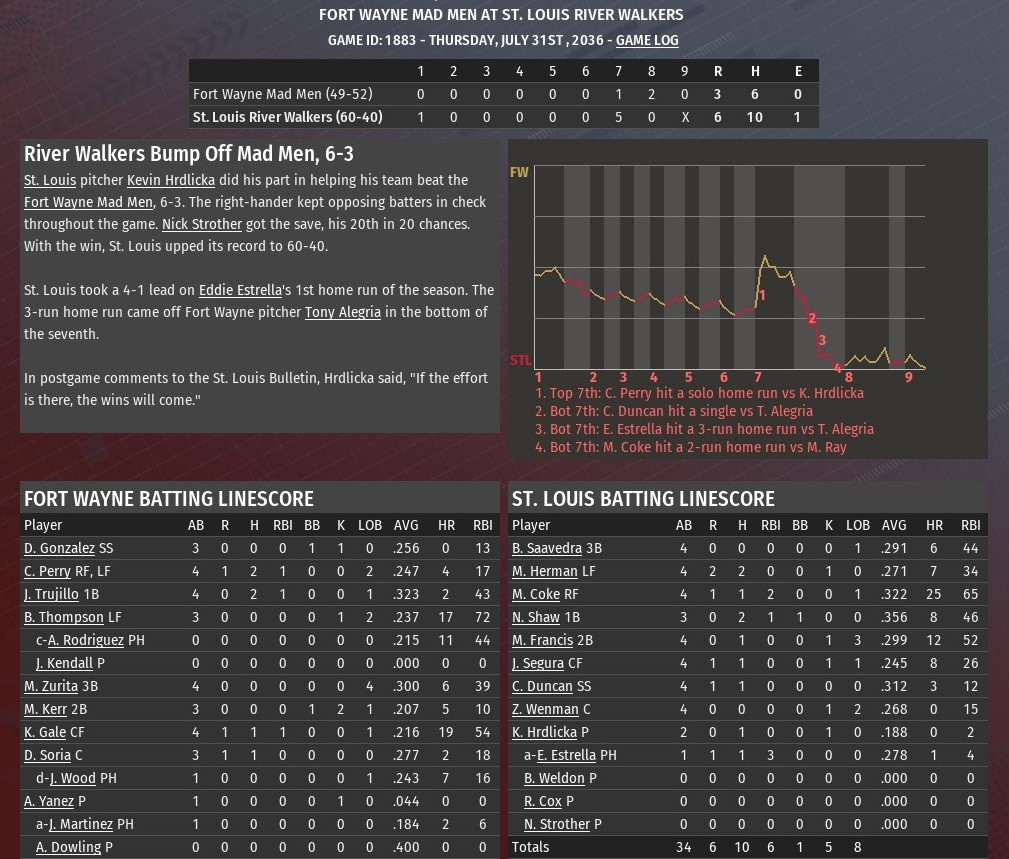
Task: Click M. Francis in St. Louis lineup
Action: pos(542,640)
